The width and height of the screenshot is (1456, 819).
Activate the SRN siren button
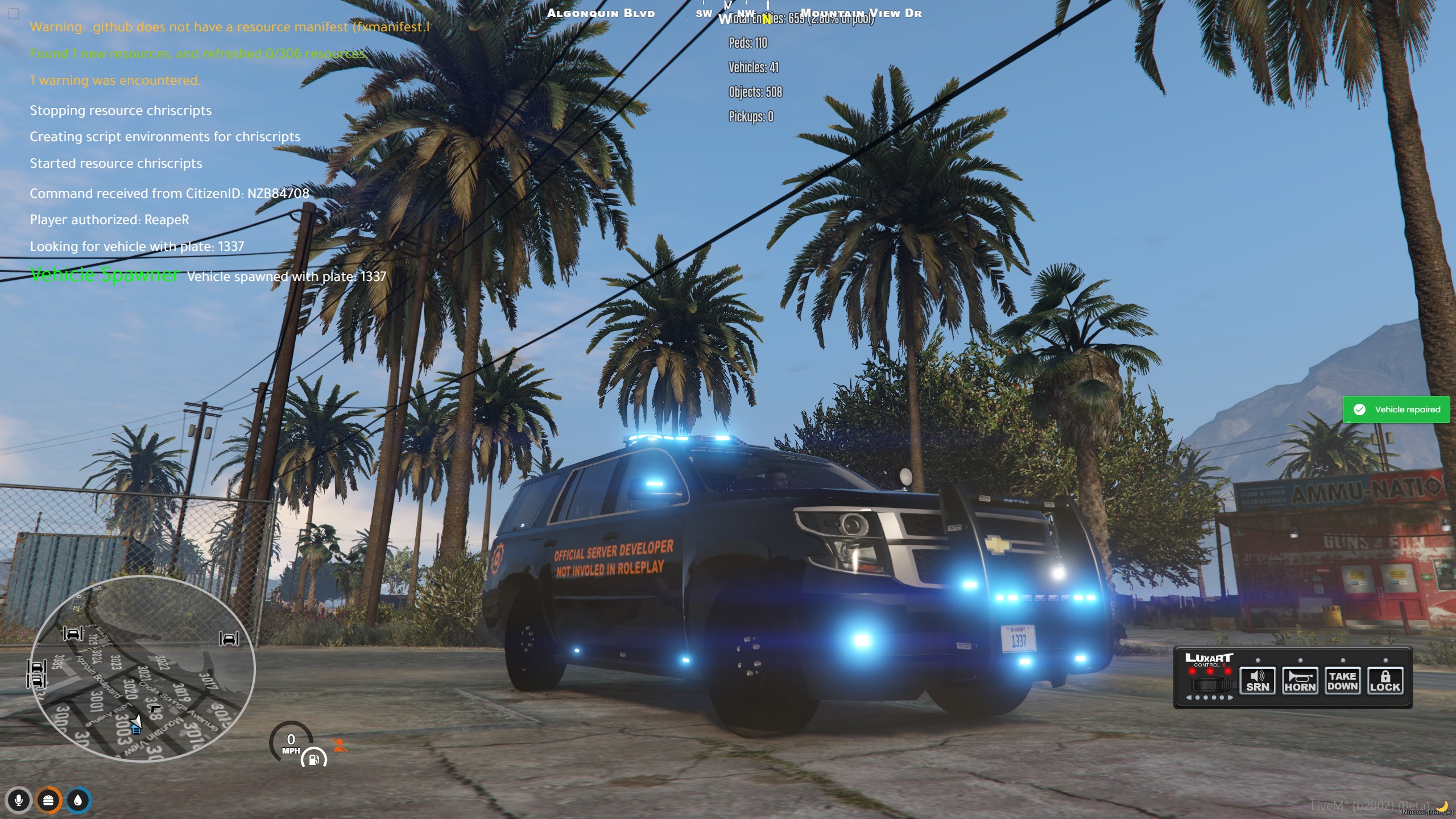tap(1258, 681)
